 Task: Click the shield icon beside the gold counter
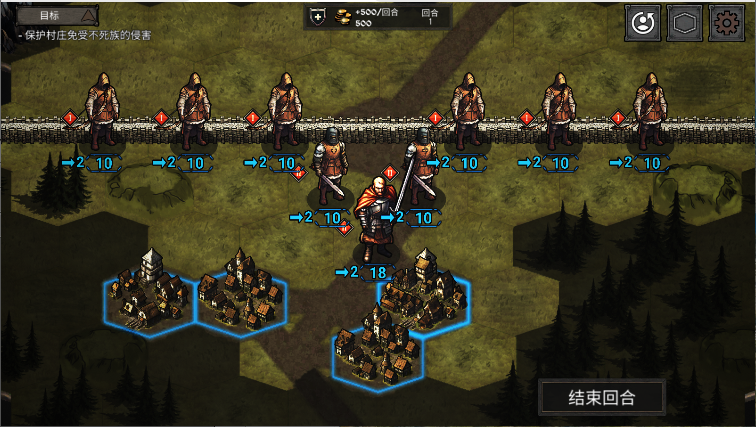(x=318, y=16)
